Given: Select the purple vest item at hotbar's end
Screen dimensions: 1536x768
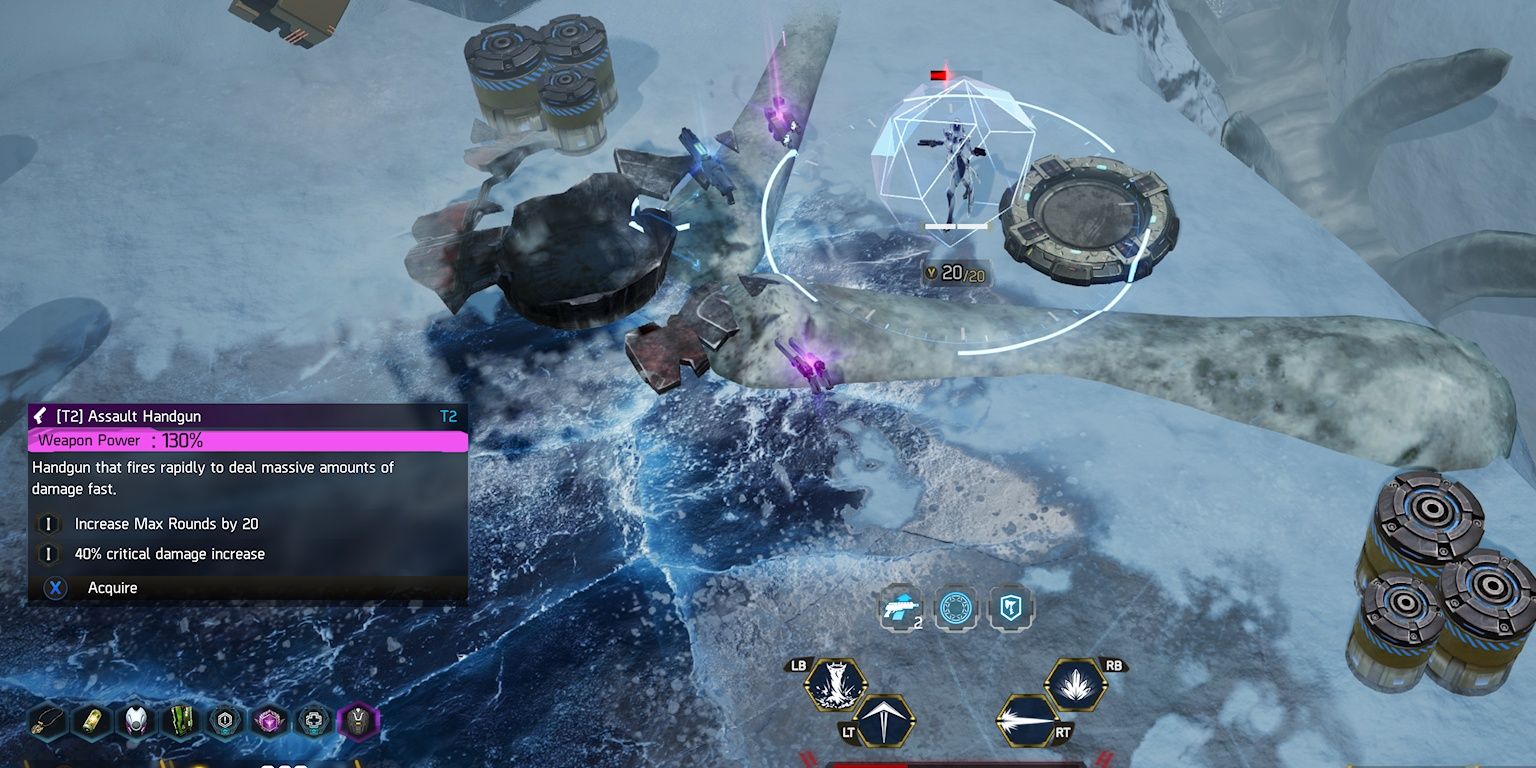Looking at the screenshot, I should 360,722.
